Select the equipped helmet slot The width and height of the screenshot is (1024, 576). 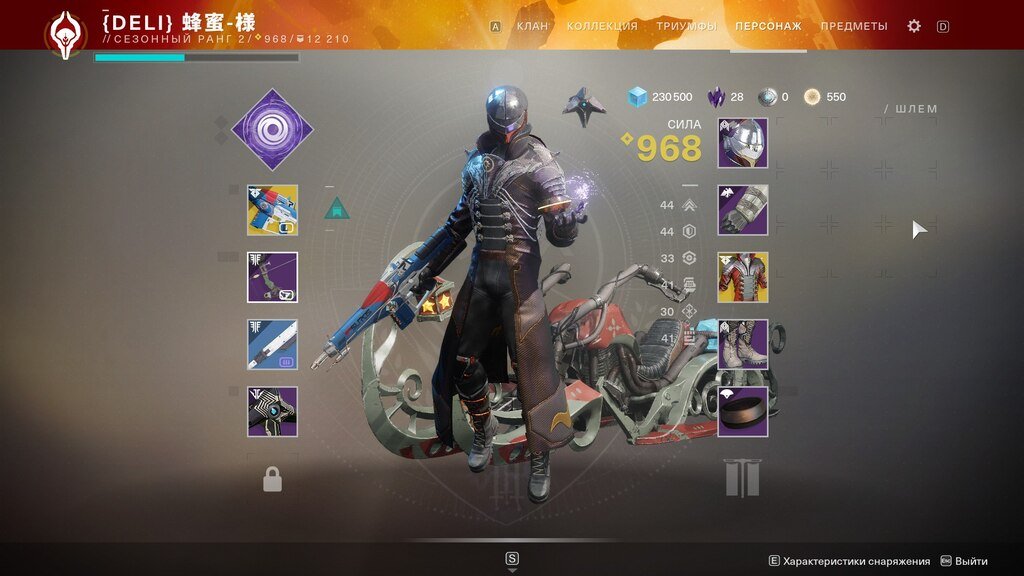742,143
